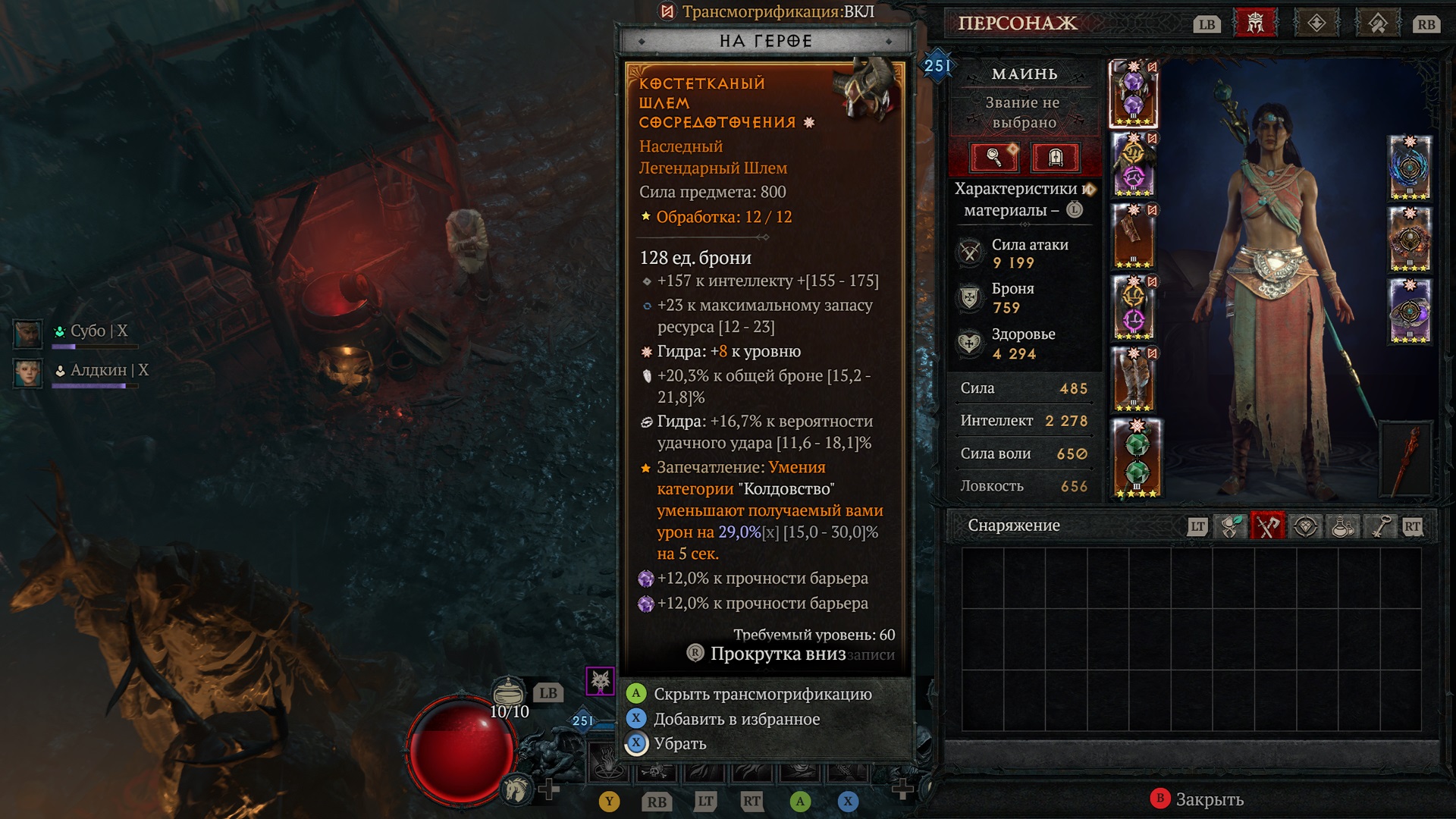This screenshot has height=819, width=1456.
Task: Select the equipped pants slot
Action: (1133, 308)
